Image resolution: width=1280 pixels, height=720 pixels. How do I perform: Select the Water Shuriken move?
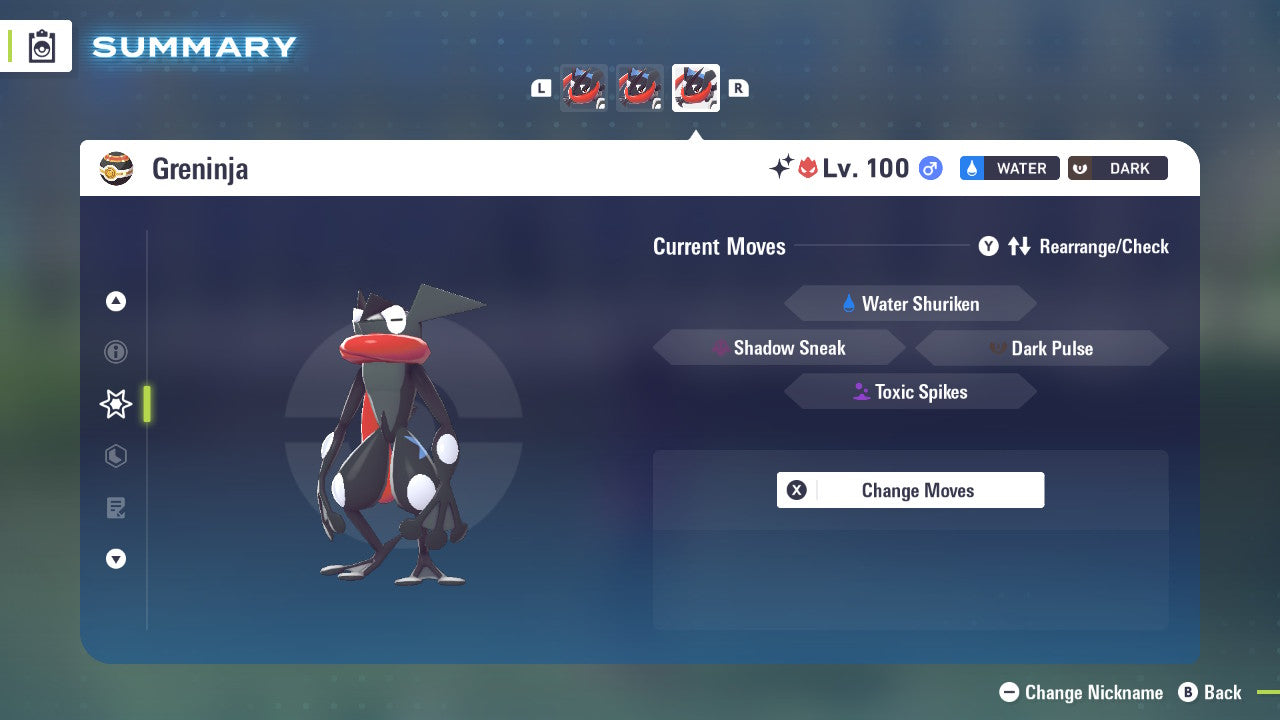[x=910, y=304]
